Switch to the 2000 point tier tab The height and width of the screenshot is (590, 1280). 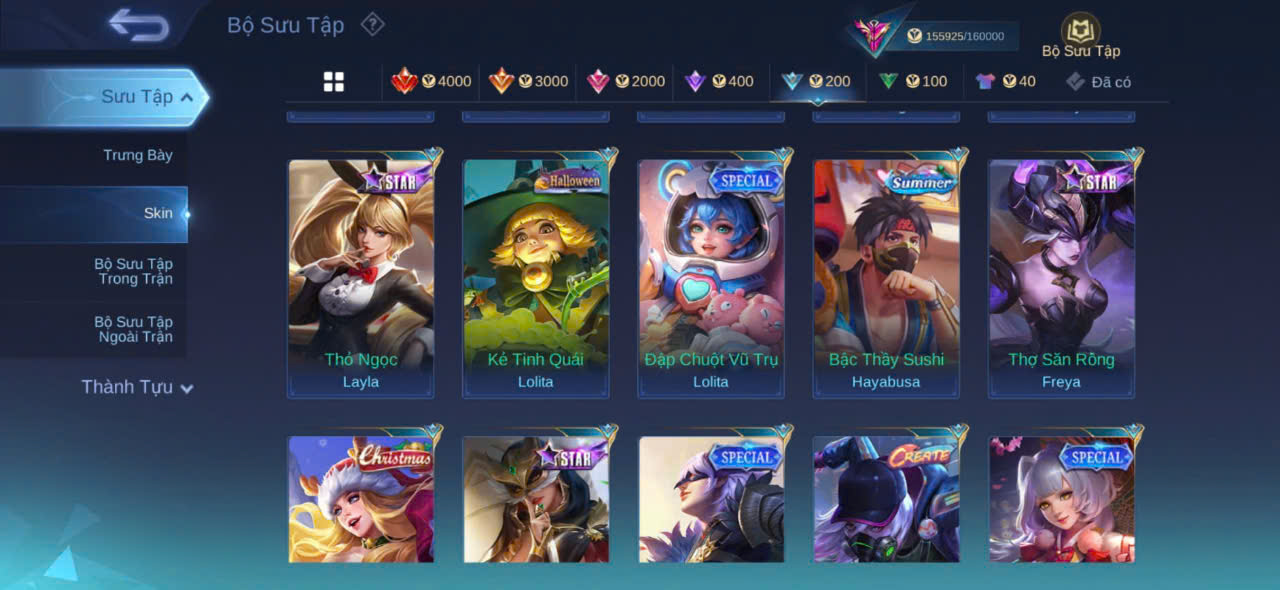[x=626, y=82]
